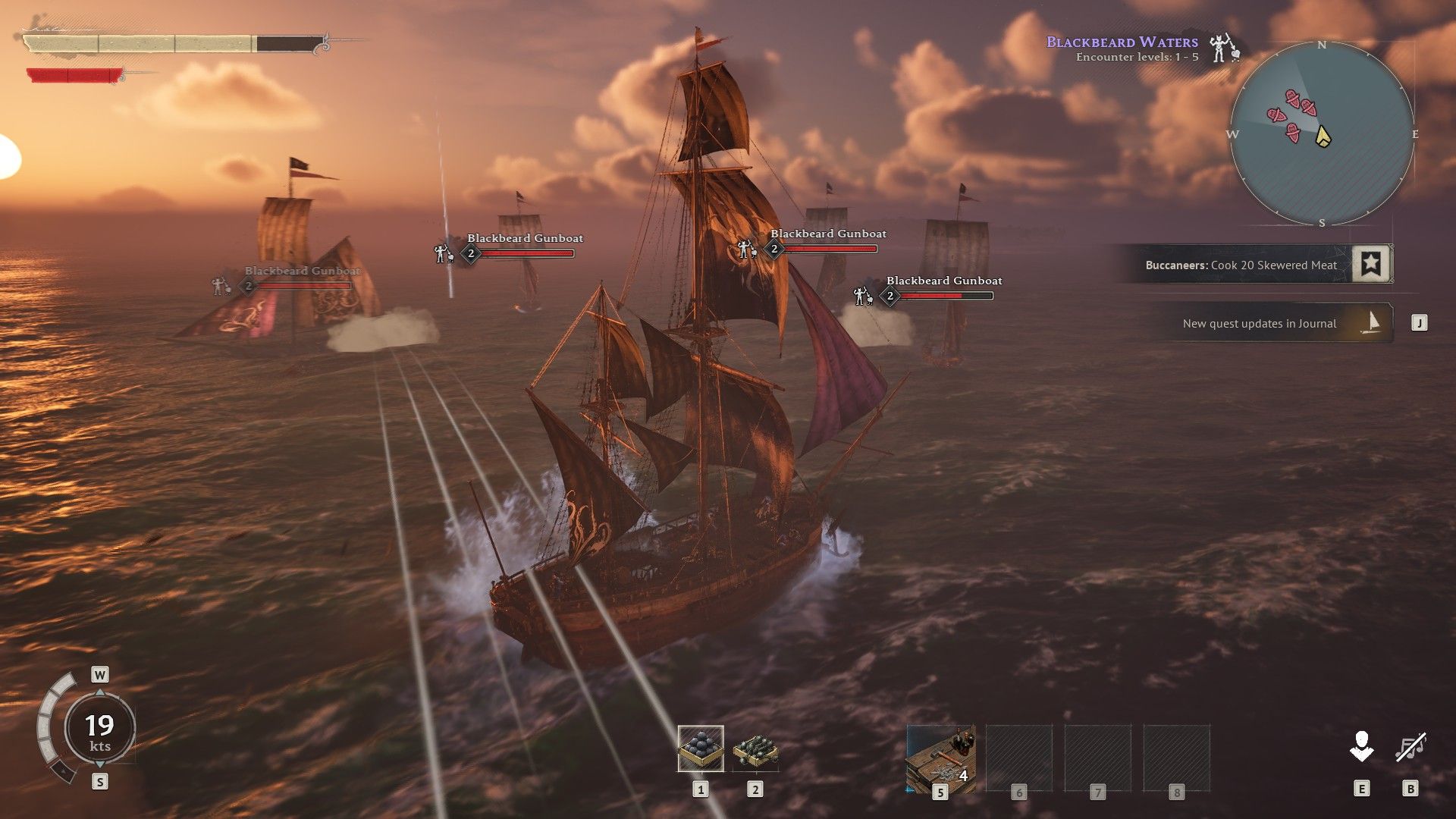Open the circular minimap
1456x819 pixels.
click(x=1321, y=134)
